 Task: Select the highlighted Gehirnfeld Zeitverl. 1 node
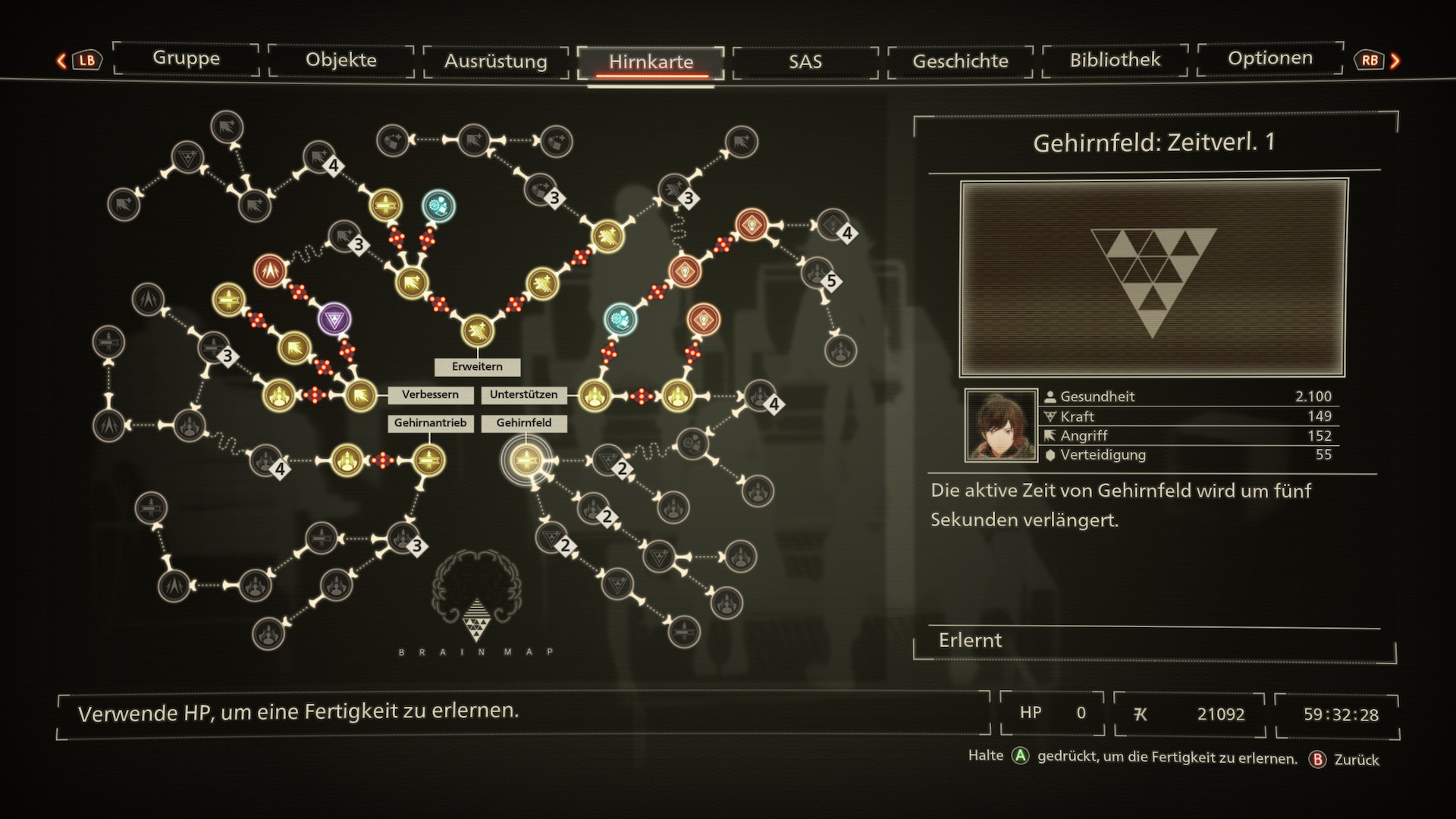point(526,460)
